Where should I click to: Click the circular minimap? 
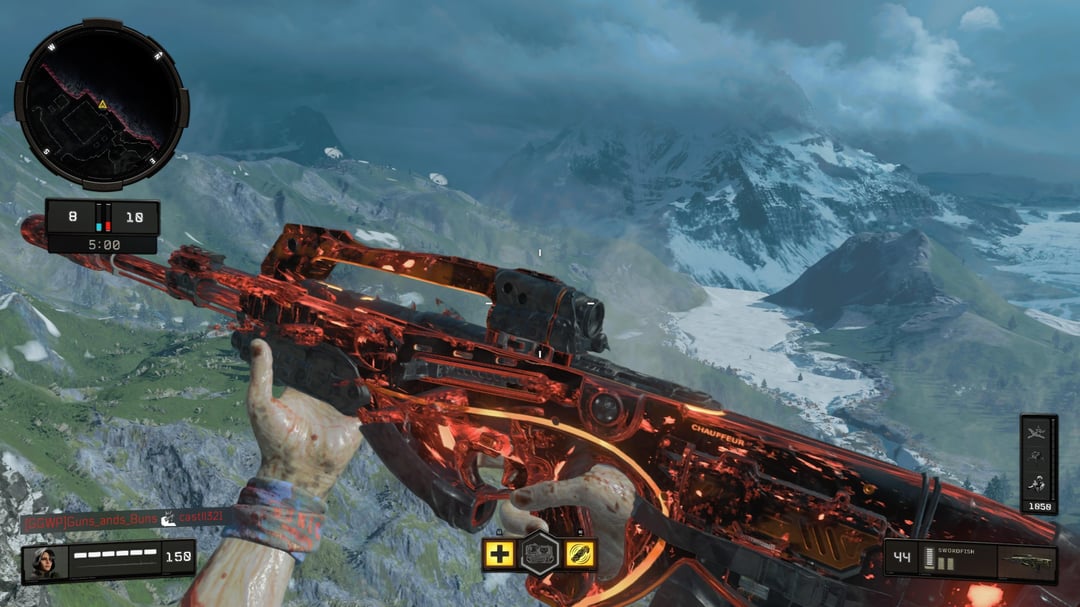click(x=101, y=104)
